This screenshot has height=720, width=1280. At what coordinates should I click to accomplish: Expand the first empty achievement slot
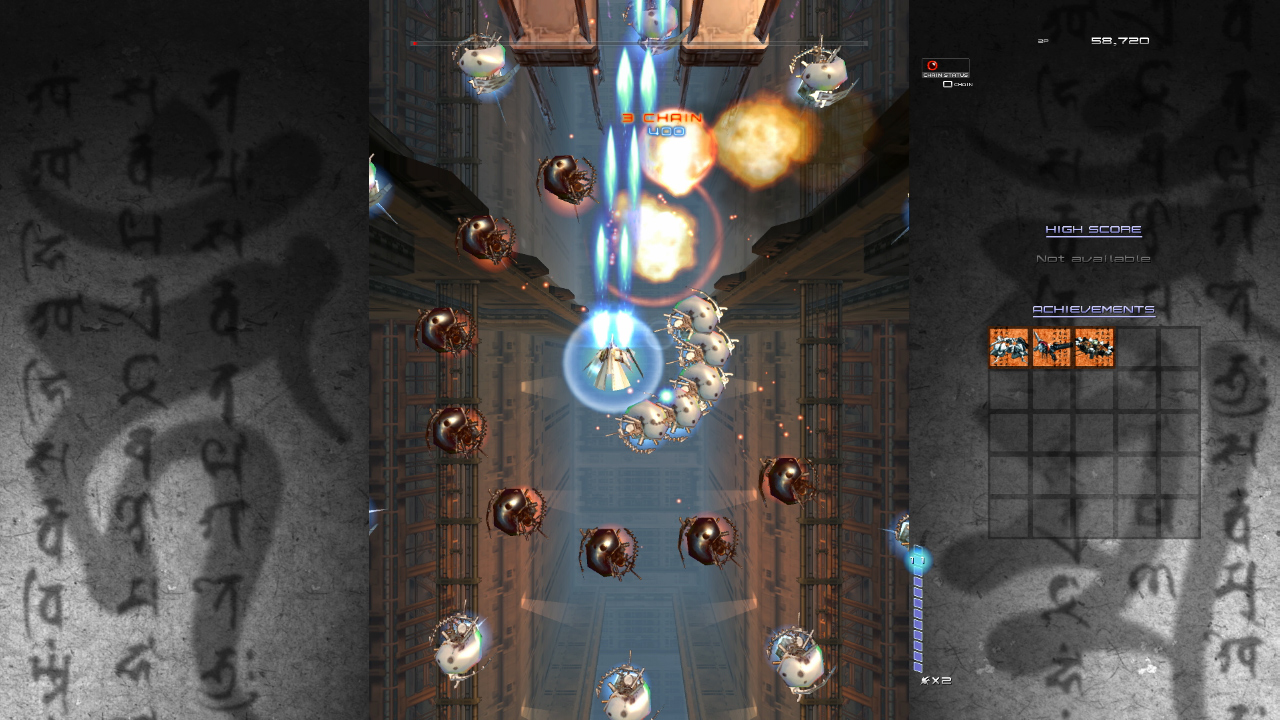point(1136,348)
